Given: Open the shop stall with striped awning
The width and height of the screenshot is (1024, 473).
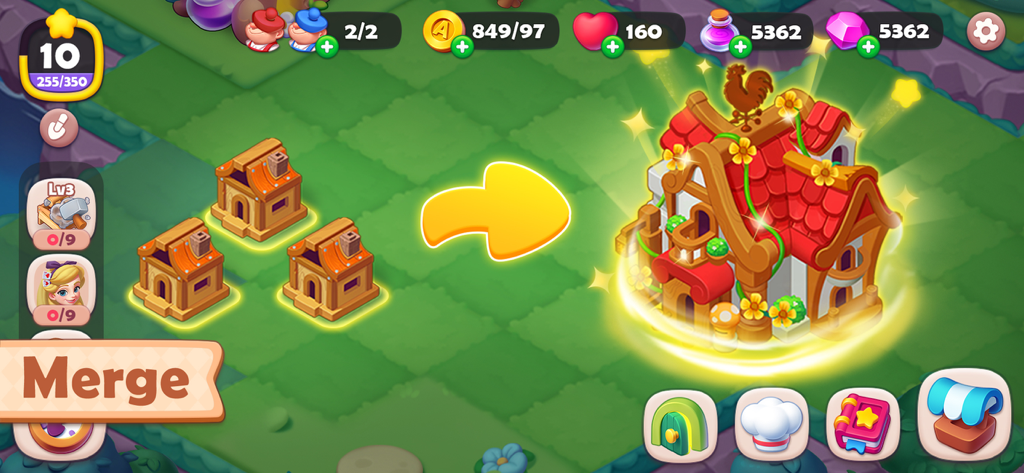Looking at the screenshot, I should [x=964, y=414].
